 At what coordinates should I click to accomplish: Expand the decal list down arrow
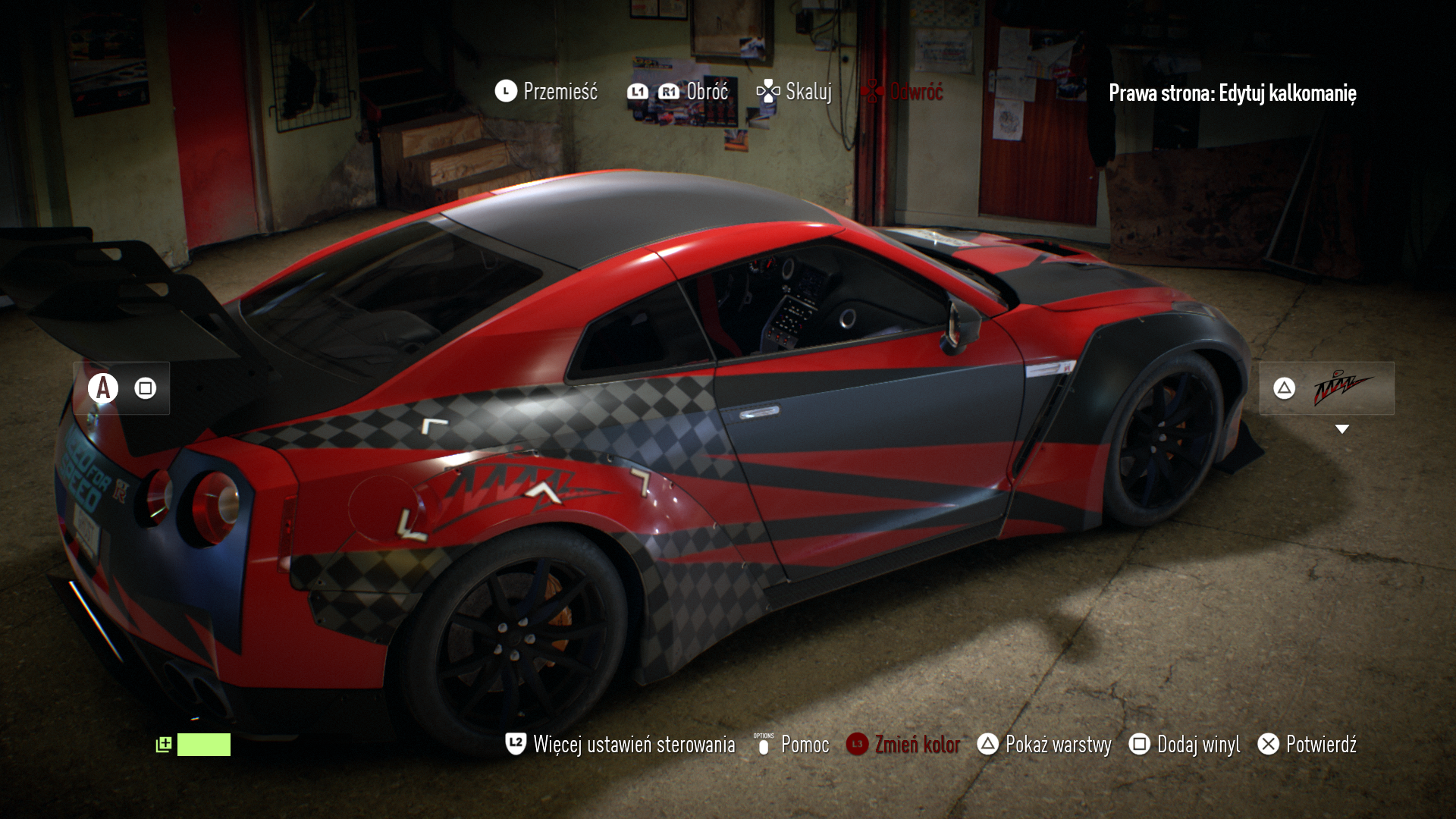coord(1341,429)
